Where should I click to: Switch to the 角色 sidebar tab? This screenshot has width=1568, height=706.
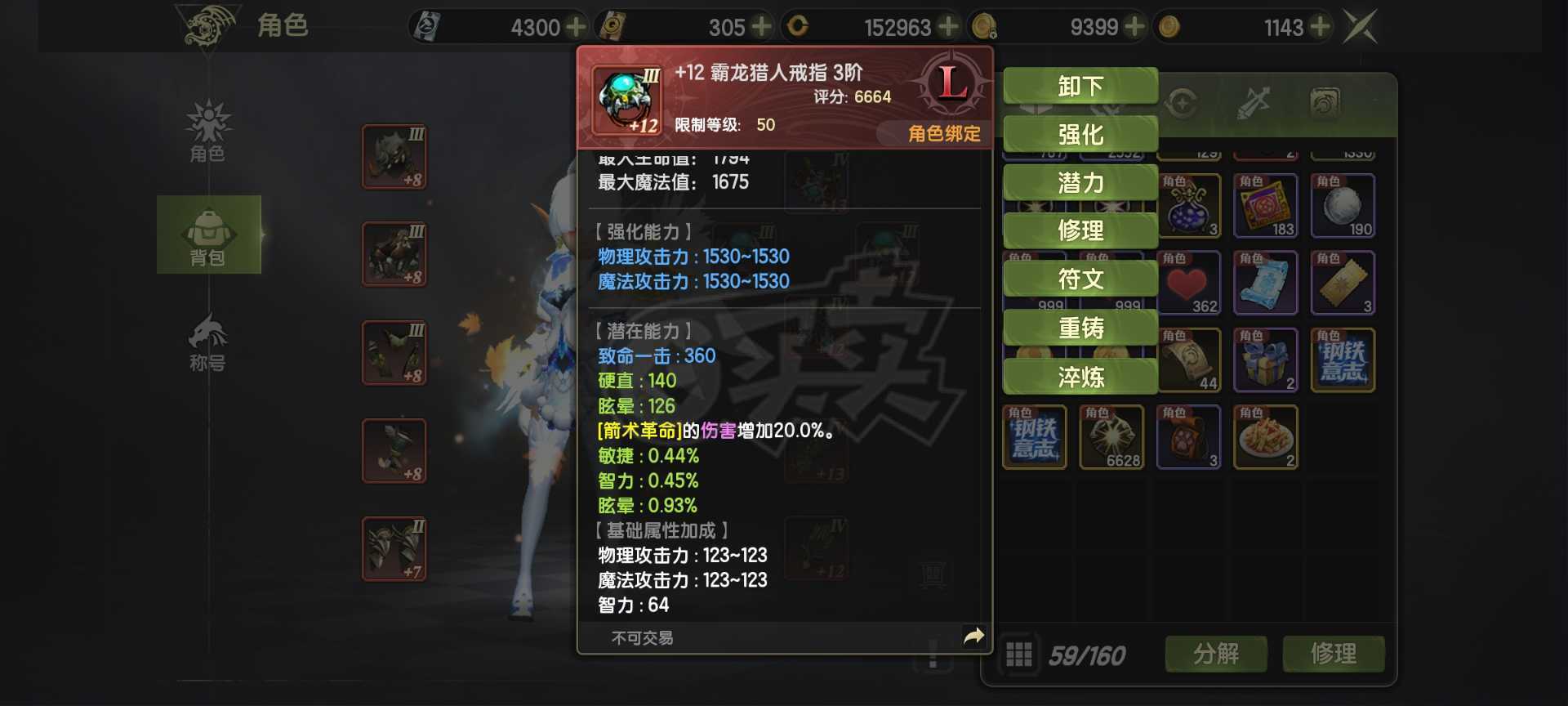pos(209,131)
